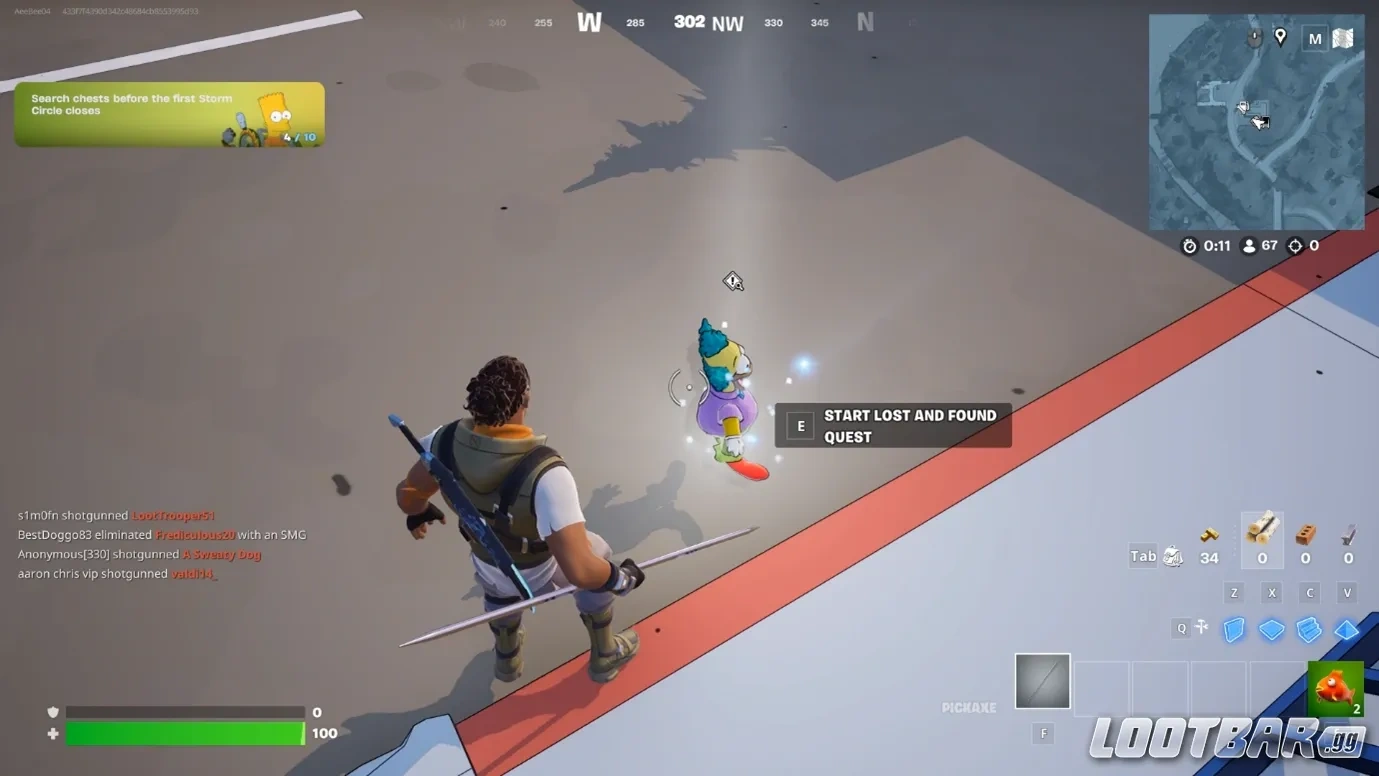1379x776 pixels.
Task: Open the backpack inventory icon next to Tab
Action: [1169, 555]
